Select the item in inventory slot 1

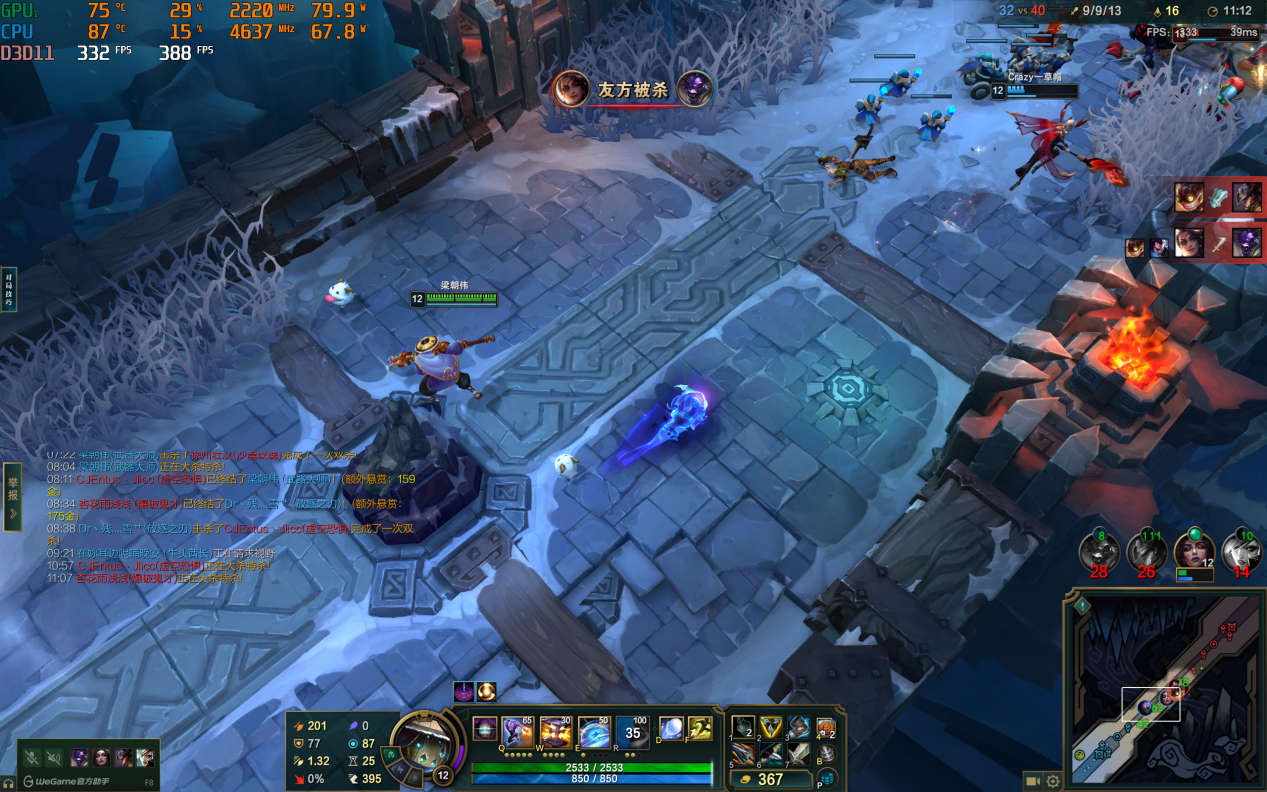coord(743,727)
